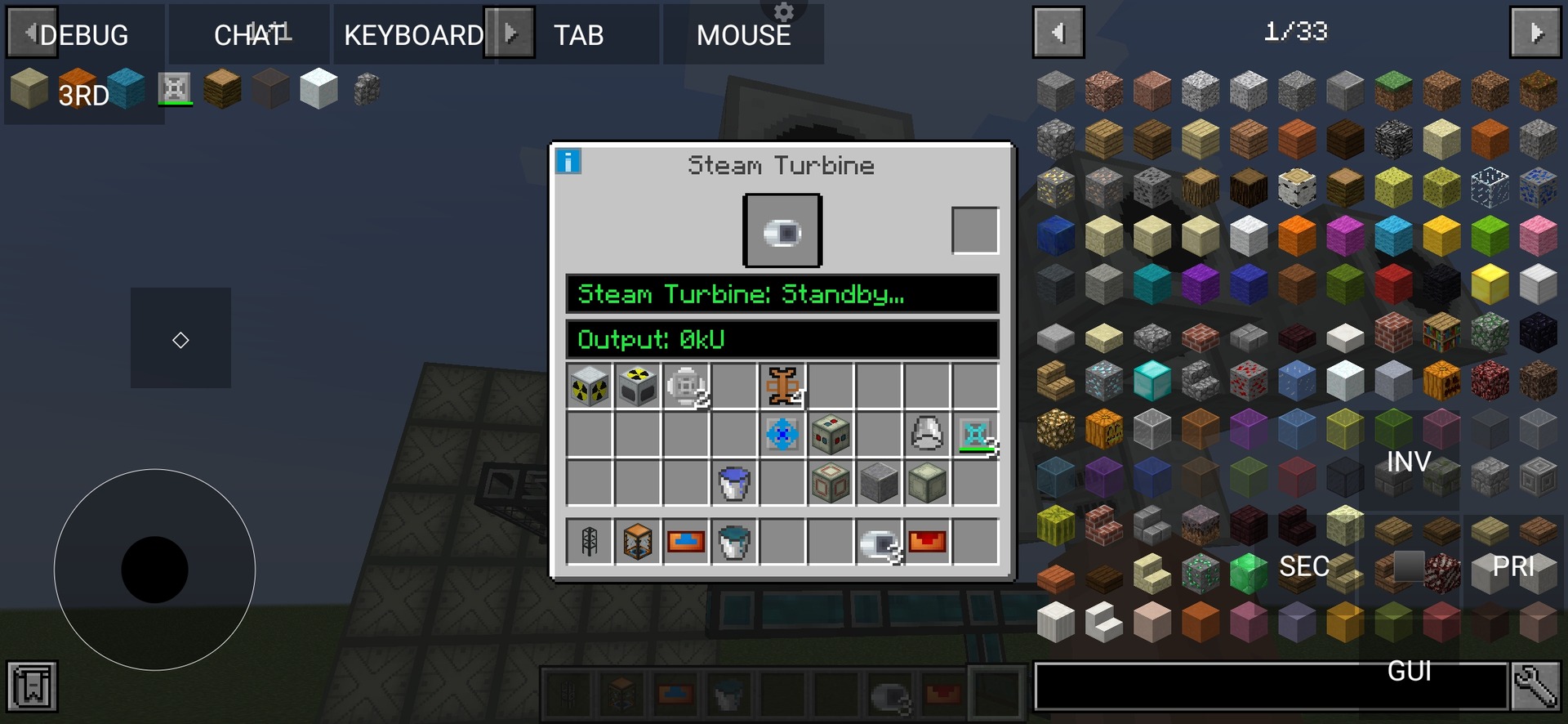Tap the SEC secondary action button
Image resolution: width=1568 pixels, height=724 pixels.
point(1304,566)
